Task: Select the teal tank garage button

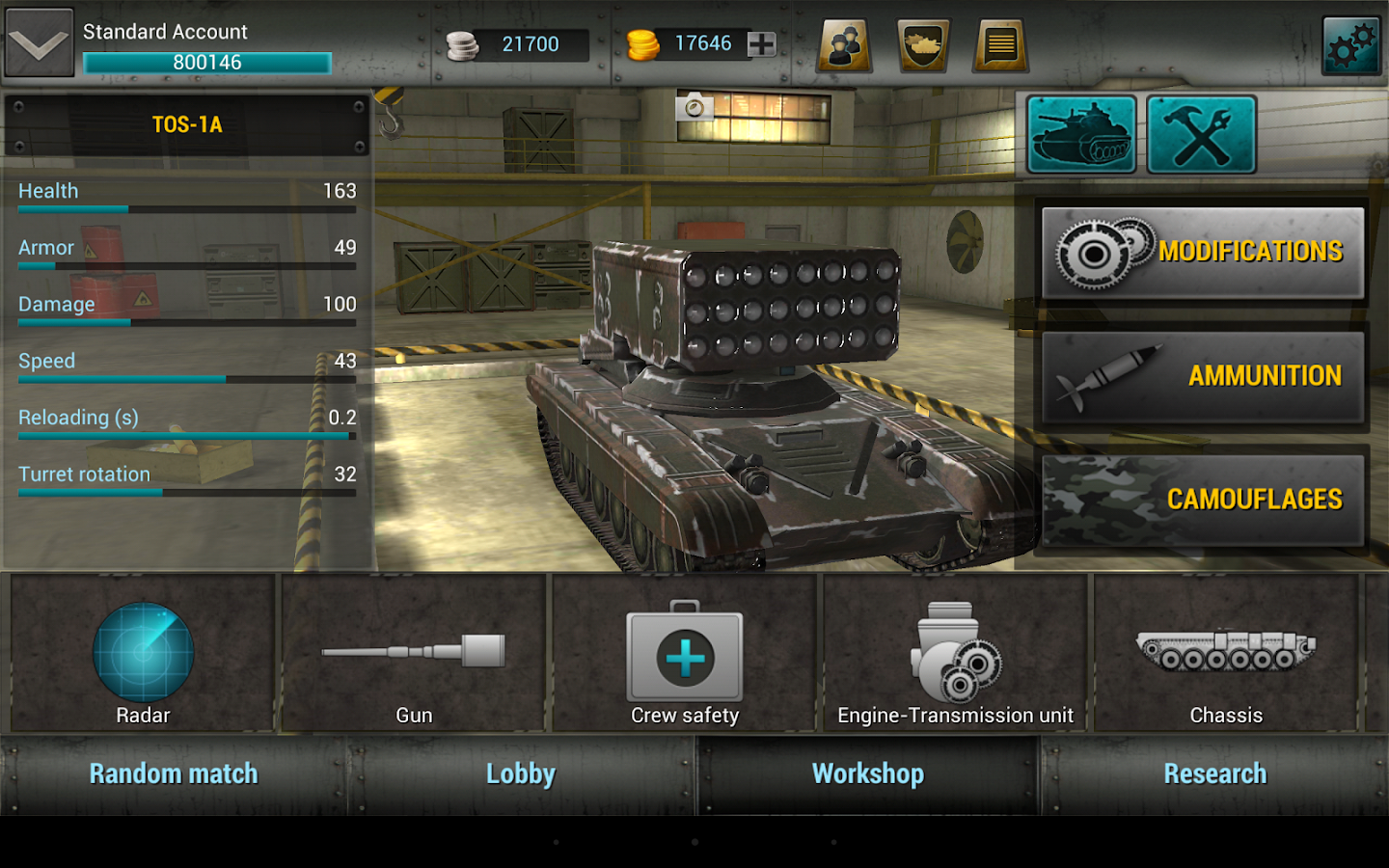Action: 1081,135
